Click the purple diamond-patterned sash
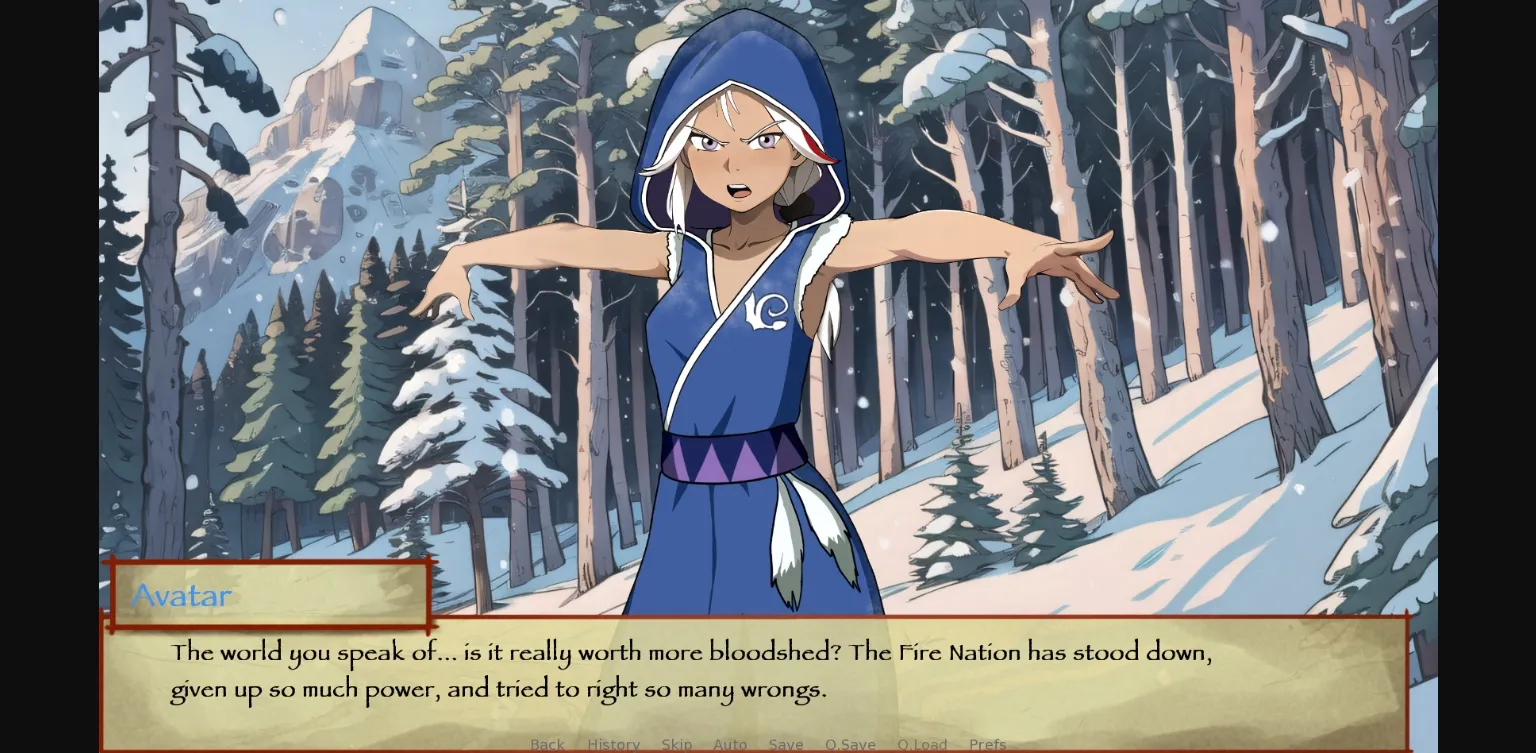Screen dimensions: 1536x753 pyautogui.click(x=727, y=458)
